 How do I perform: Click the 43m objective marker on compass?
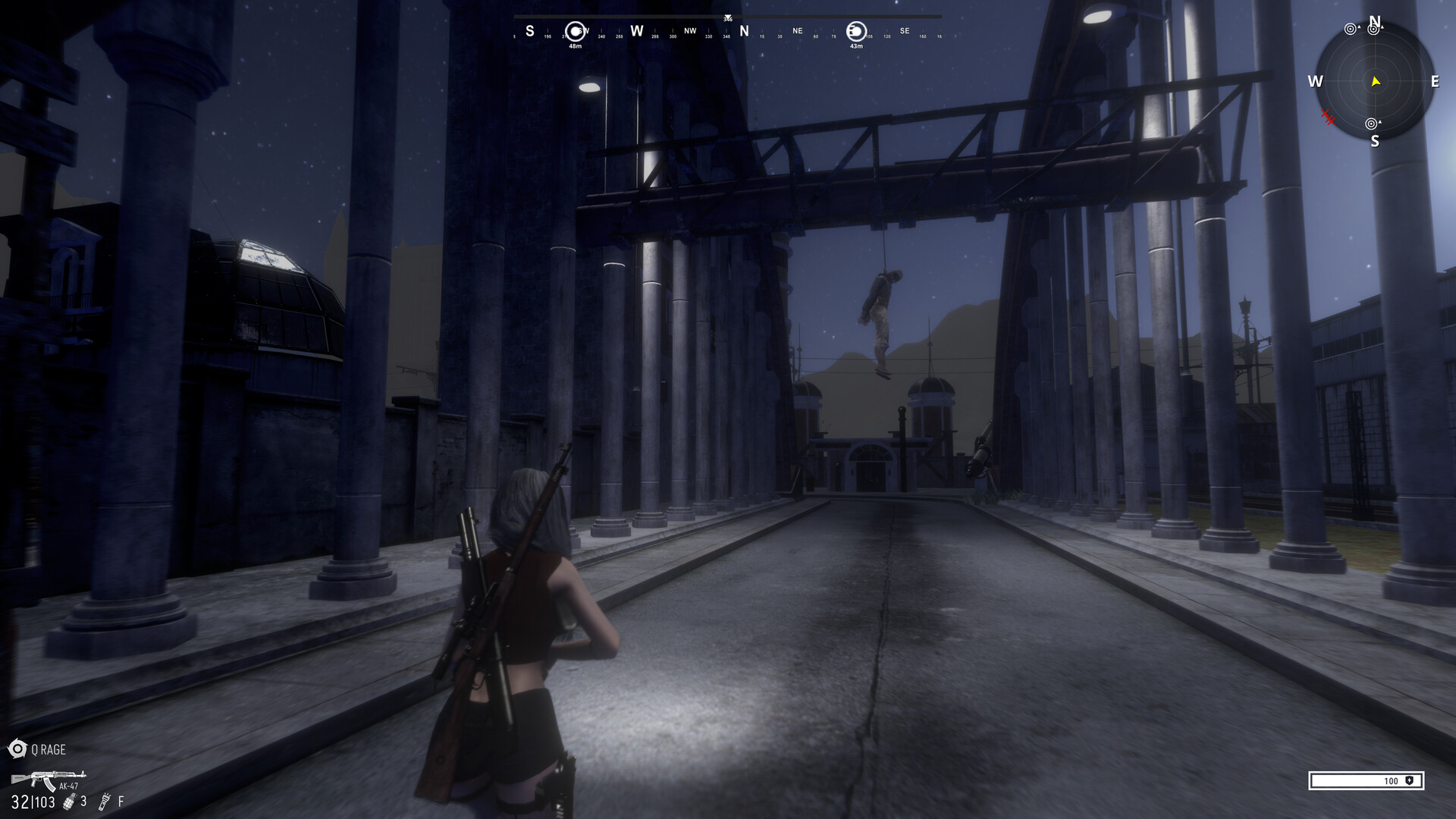855,31
